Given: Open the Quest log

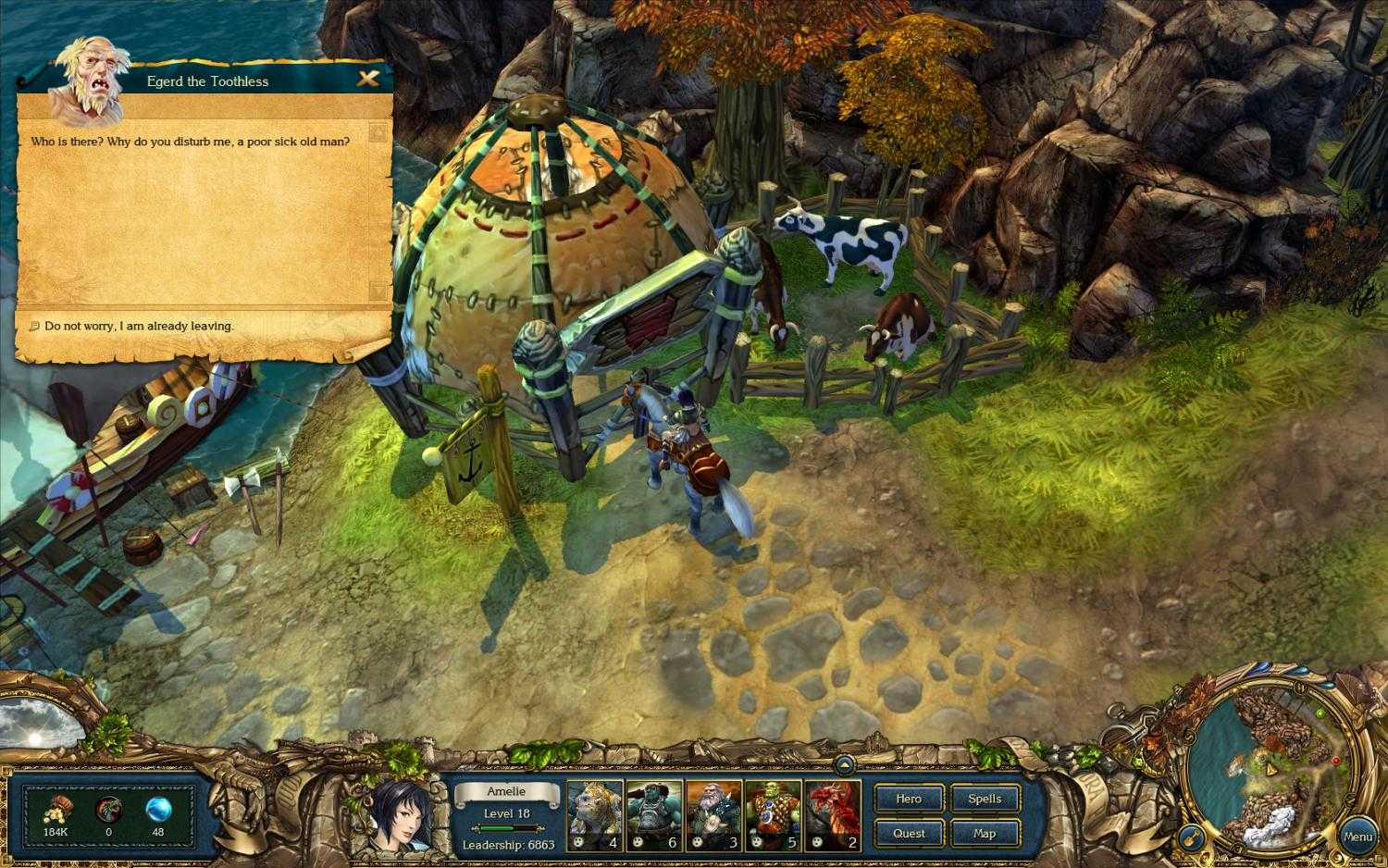Looking at the screenshot, I should click(x=909, y=834).
